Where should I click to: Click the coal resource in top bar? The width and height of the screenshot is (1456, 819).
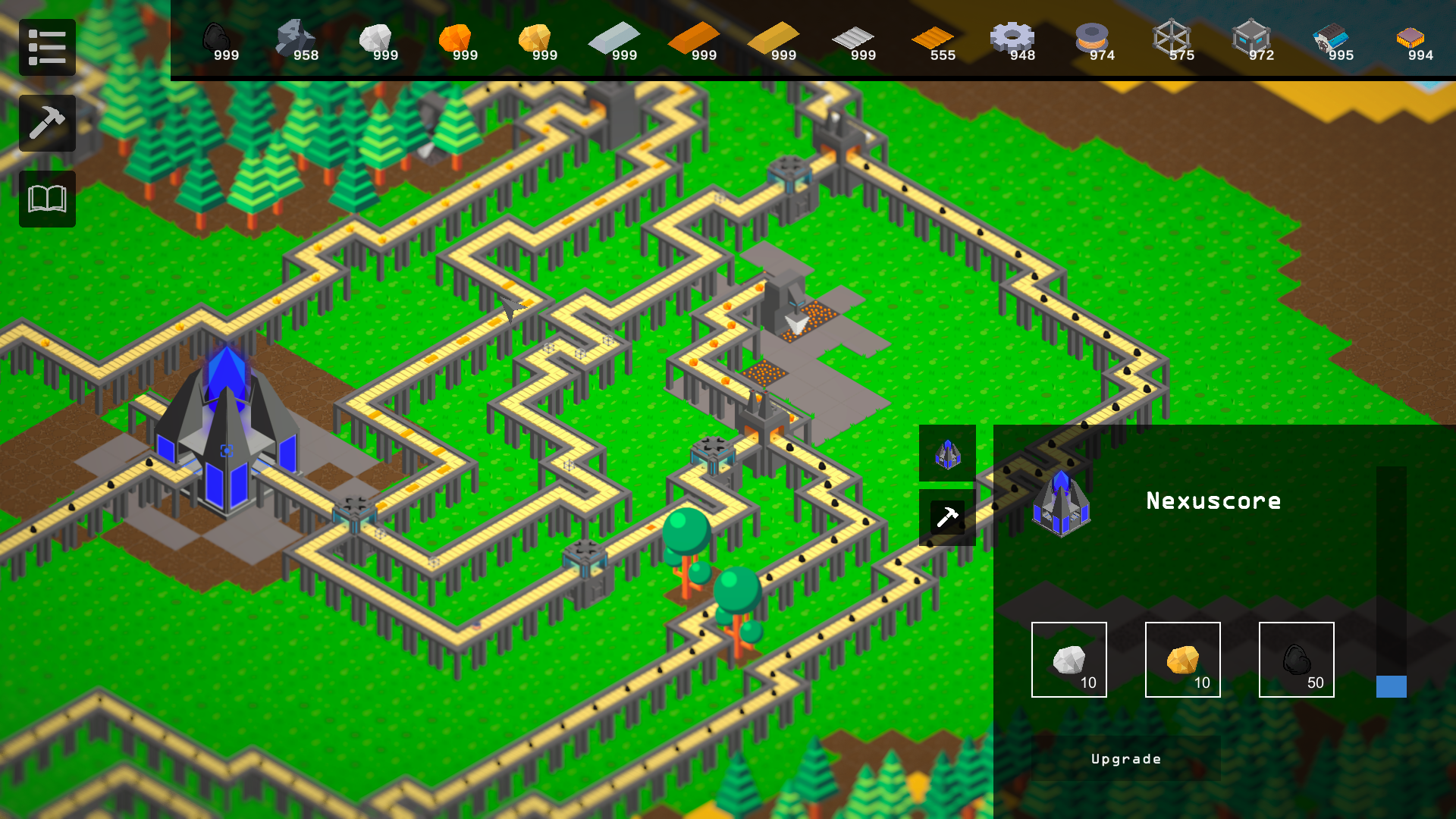coord(217,39)
